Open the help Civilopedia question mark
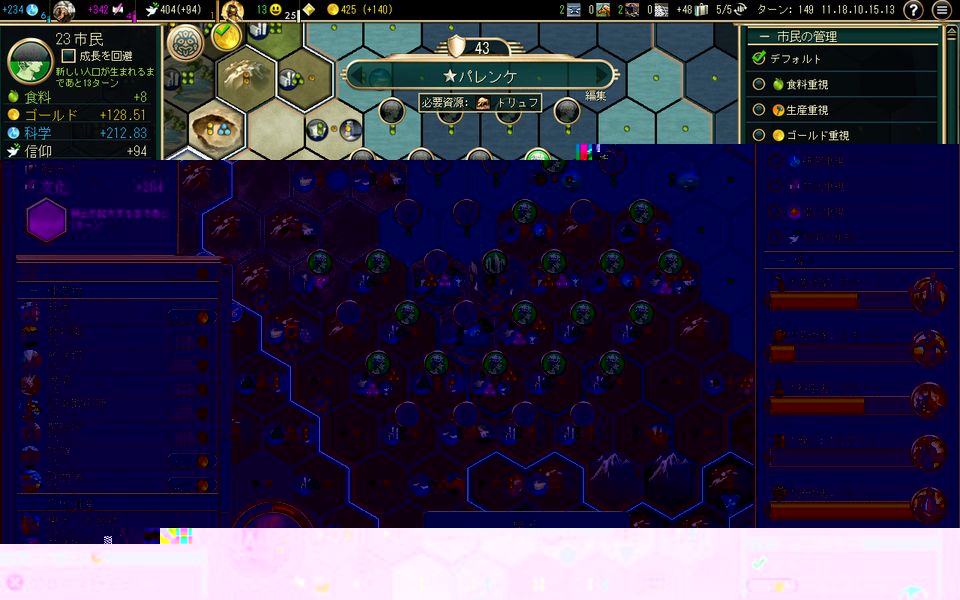The width and height of the screenshot is (960, 600). click(913, 10)
